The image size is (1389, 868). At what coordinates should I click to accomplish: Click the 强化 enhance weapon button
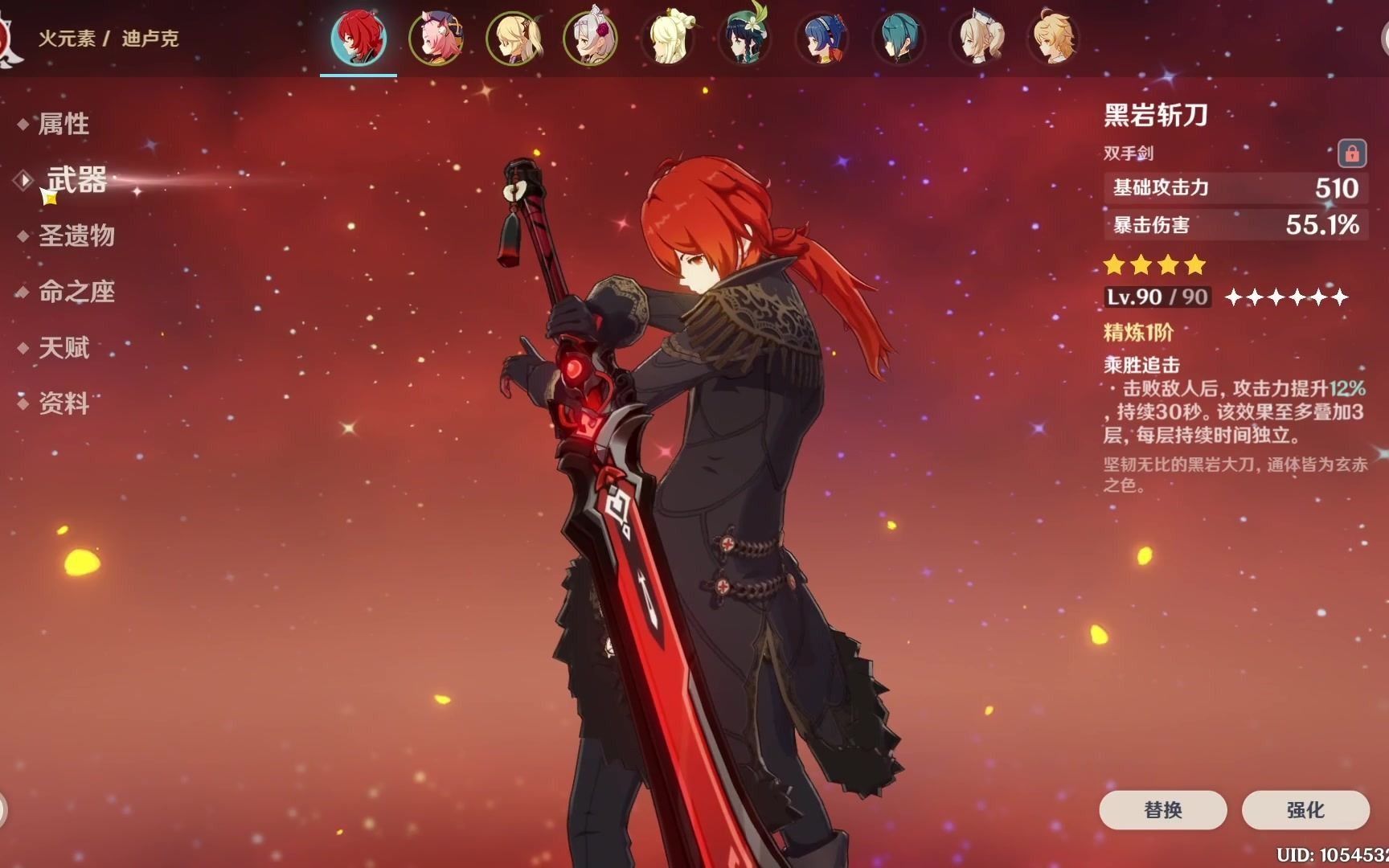click(1305, 809)
